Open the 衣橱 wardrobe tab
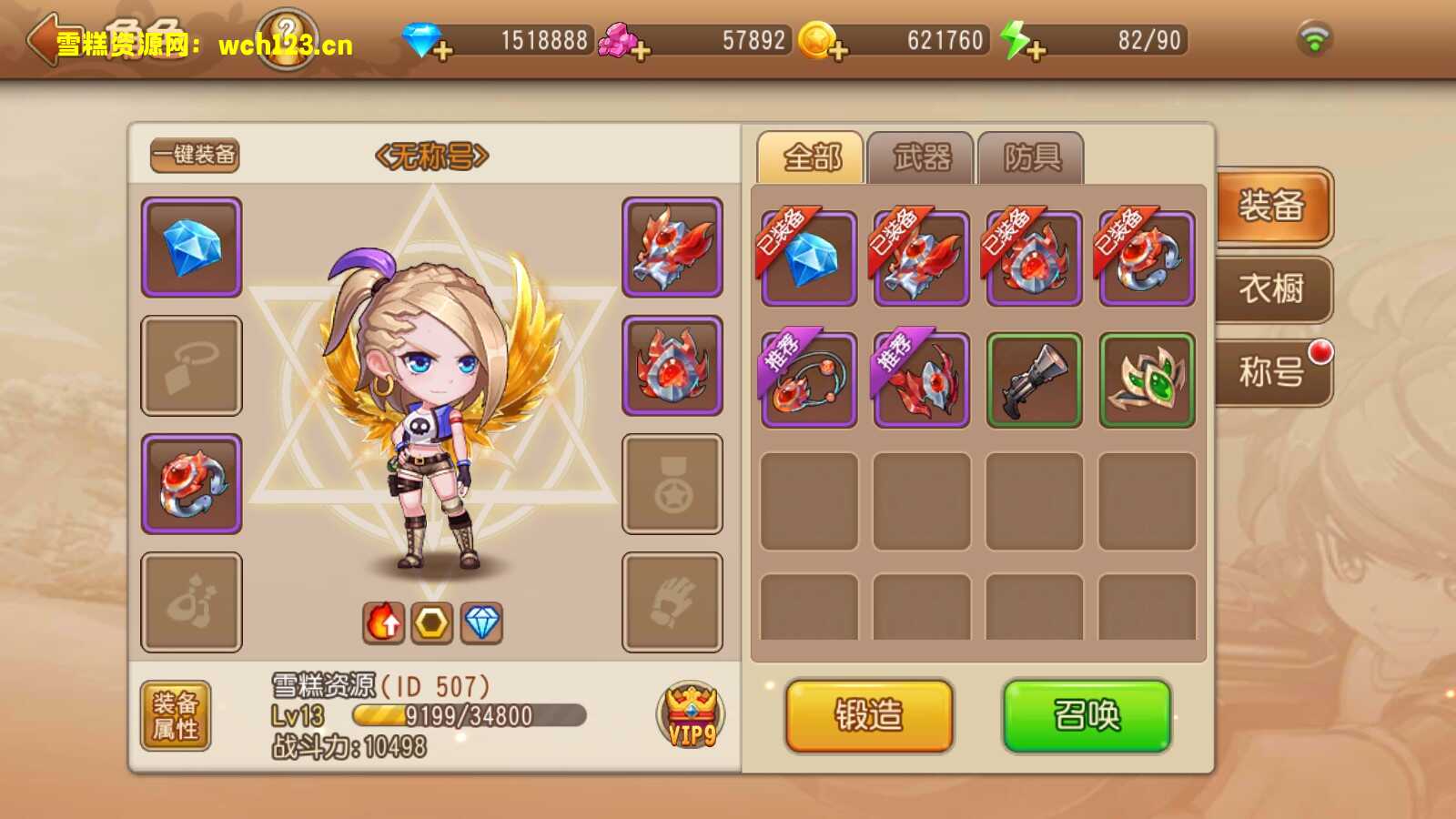 (x=1271, y=289)
